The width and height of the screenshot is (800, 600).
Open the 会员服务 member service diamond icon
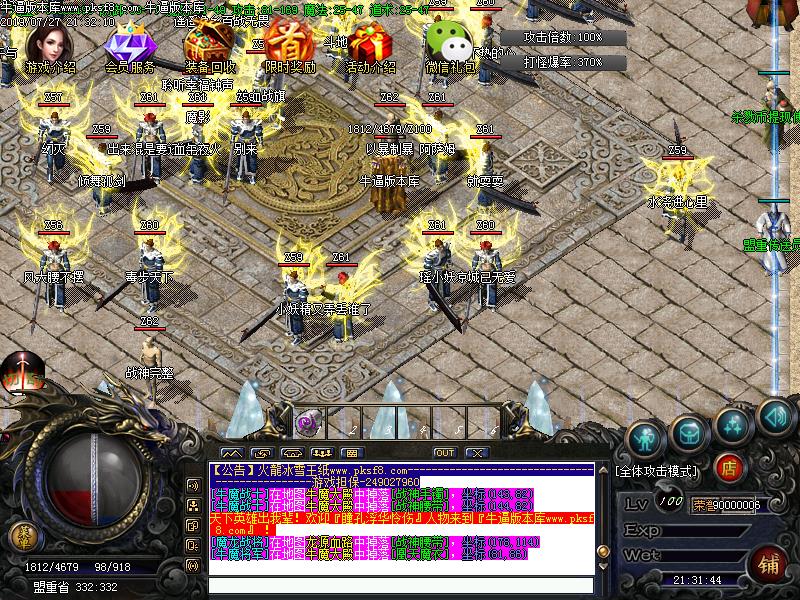[x=128, y=48]
